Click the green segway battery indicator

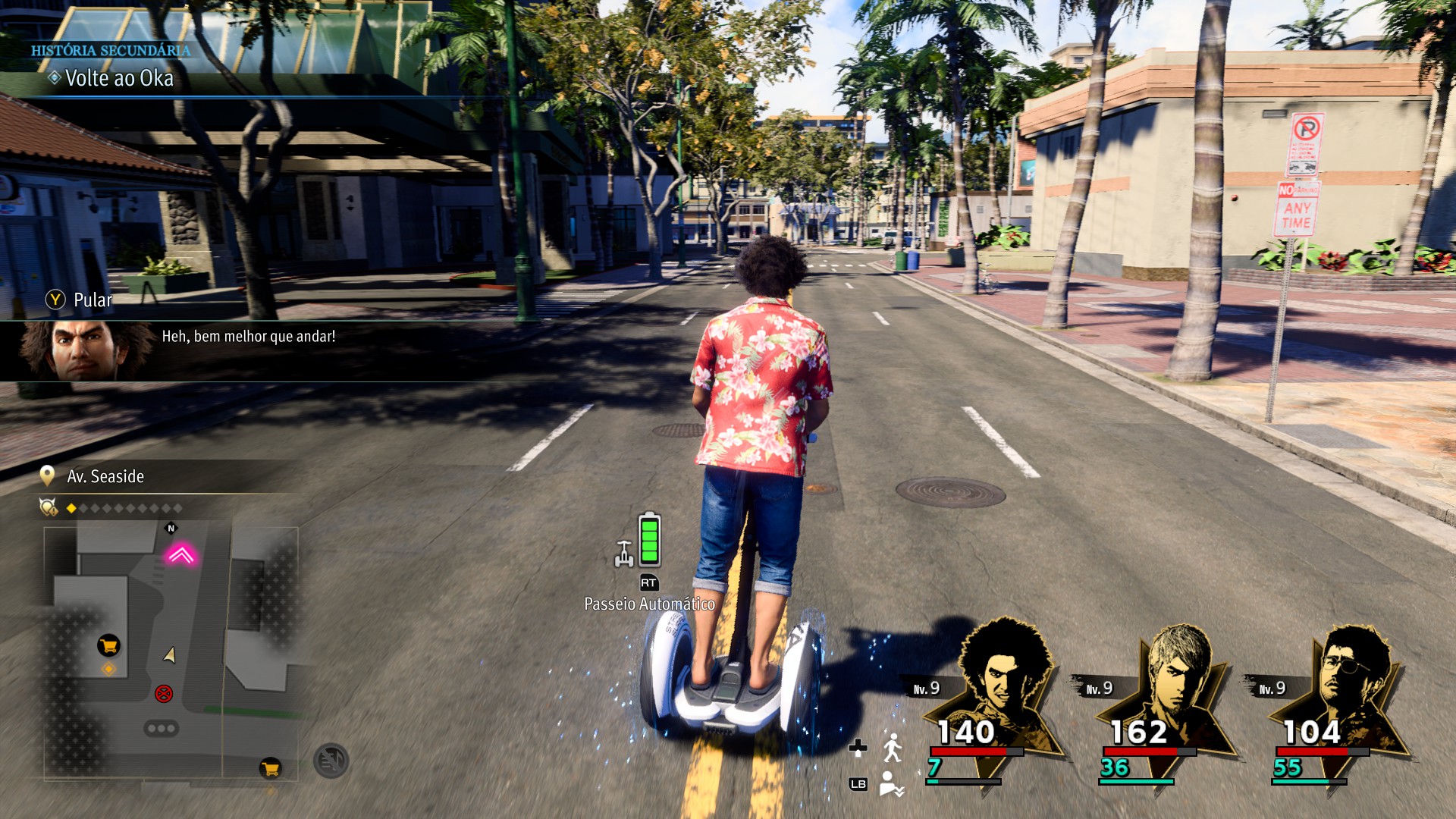[649, 540]
